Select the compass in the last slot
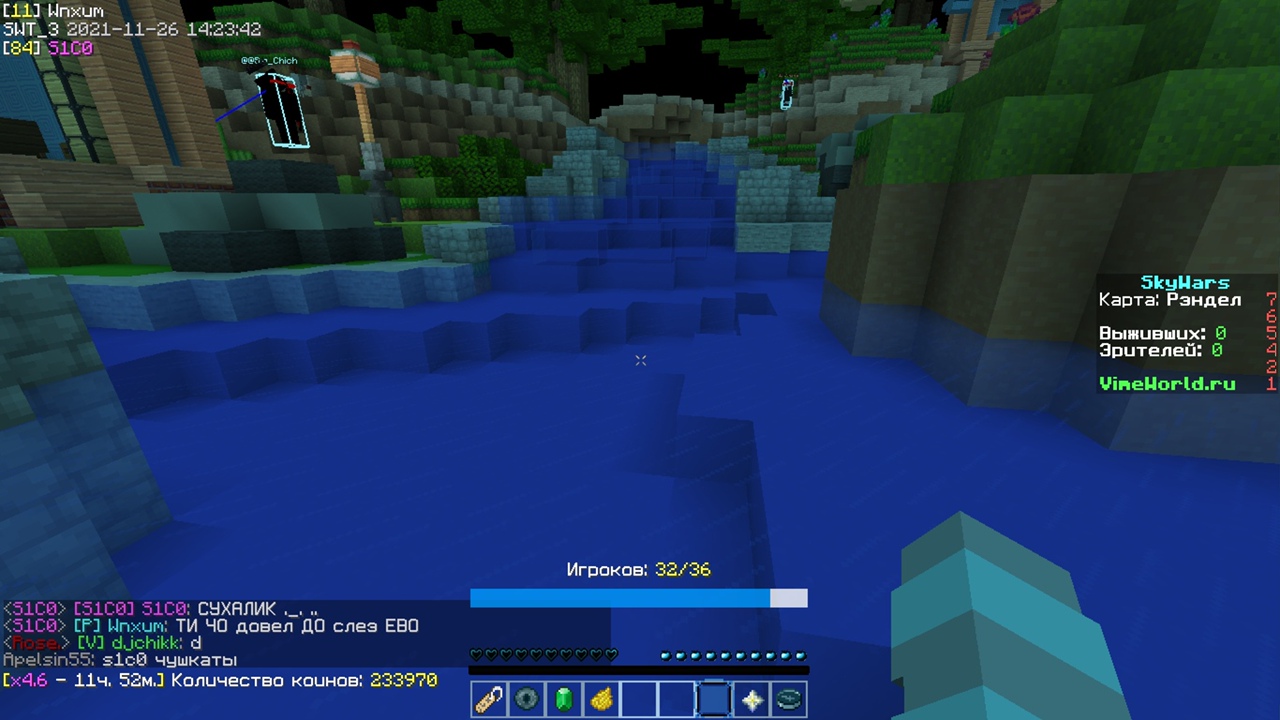The height and width of the screenshot is (720, 1280). [789, 699]
